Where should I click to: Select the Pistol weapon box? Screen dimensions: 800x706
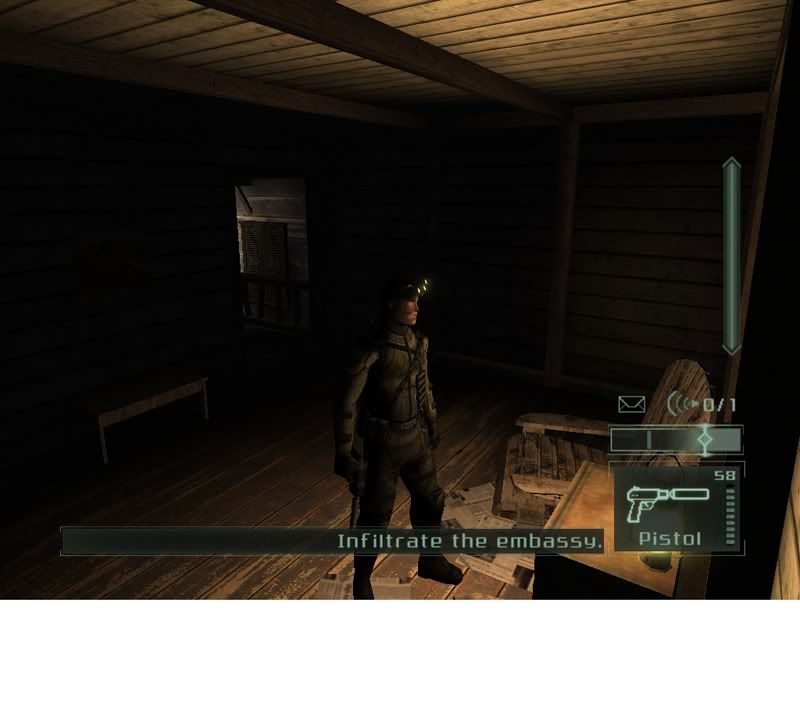point(675,507)
